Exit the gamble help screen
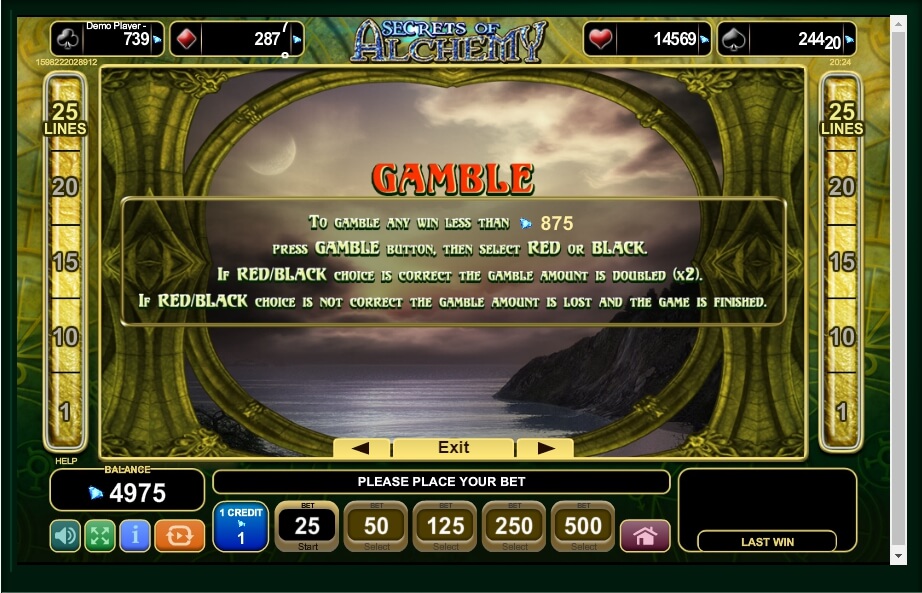This screenshot has height=593, width=922. point(453,448)
